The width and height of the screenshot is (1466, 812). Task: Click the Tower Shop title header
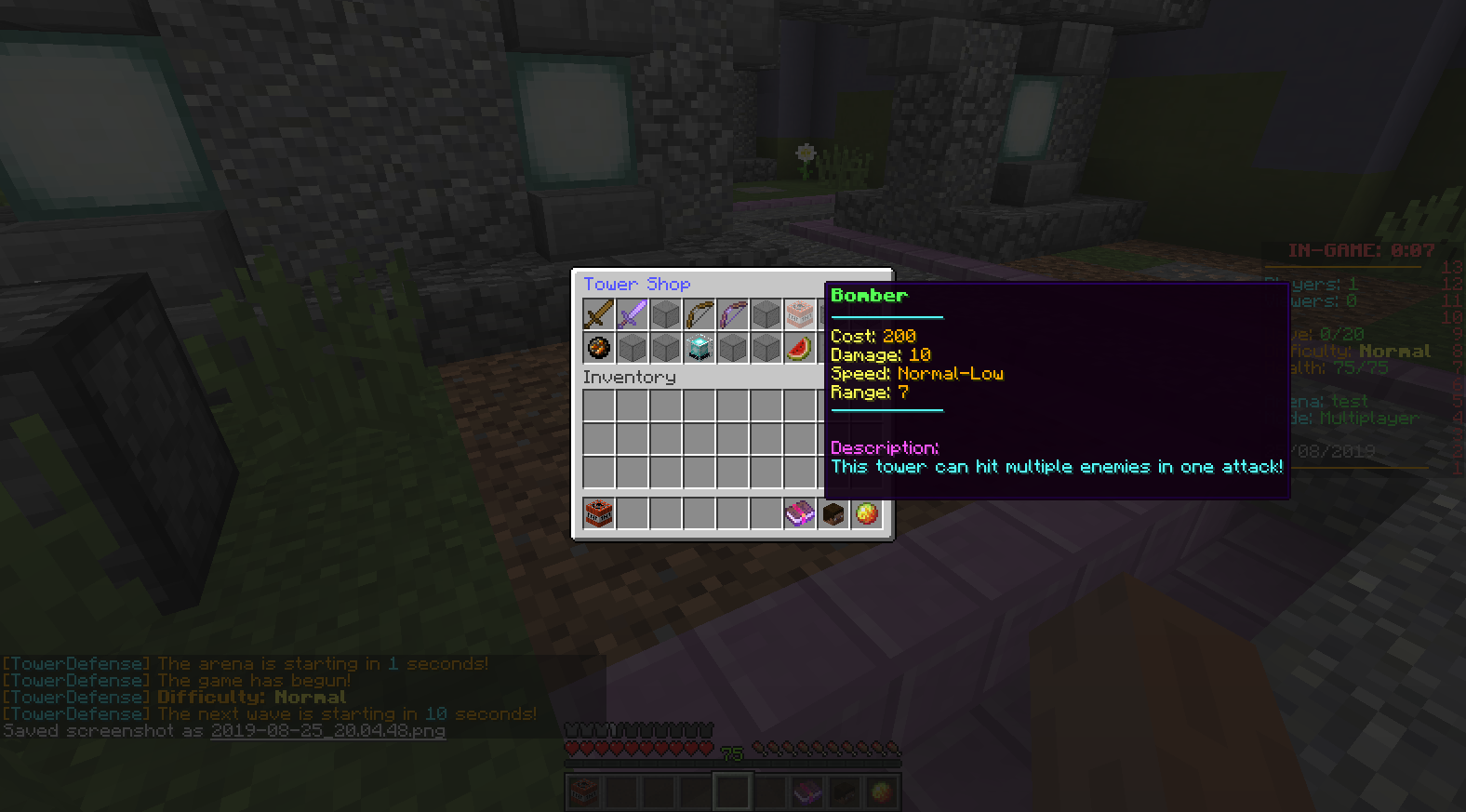point(636,284)
